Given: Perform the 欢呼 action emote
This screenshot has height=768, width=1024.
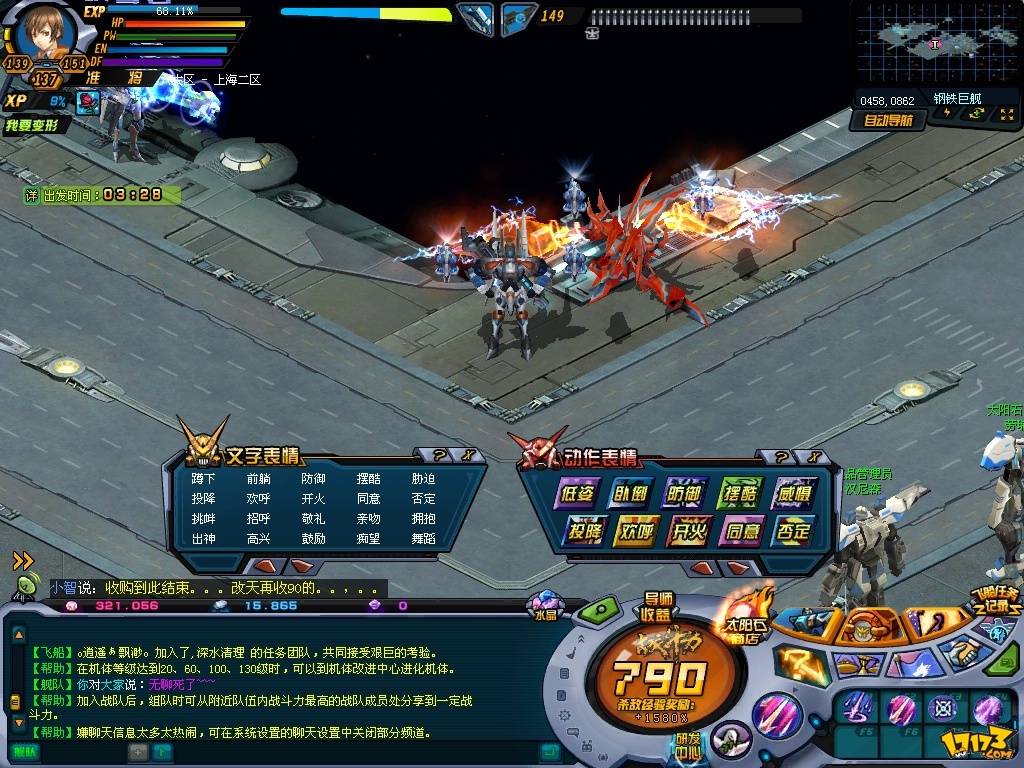Looking at the screenshot, I should 635,530.
